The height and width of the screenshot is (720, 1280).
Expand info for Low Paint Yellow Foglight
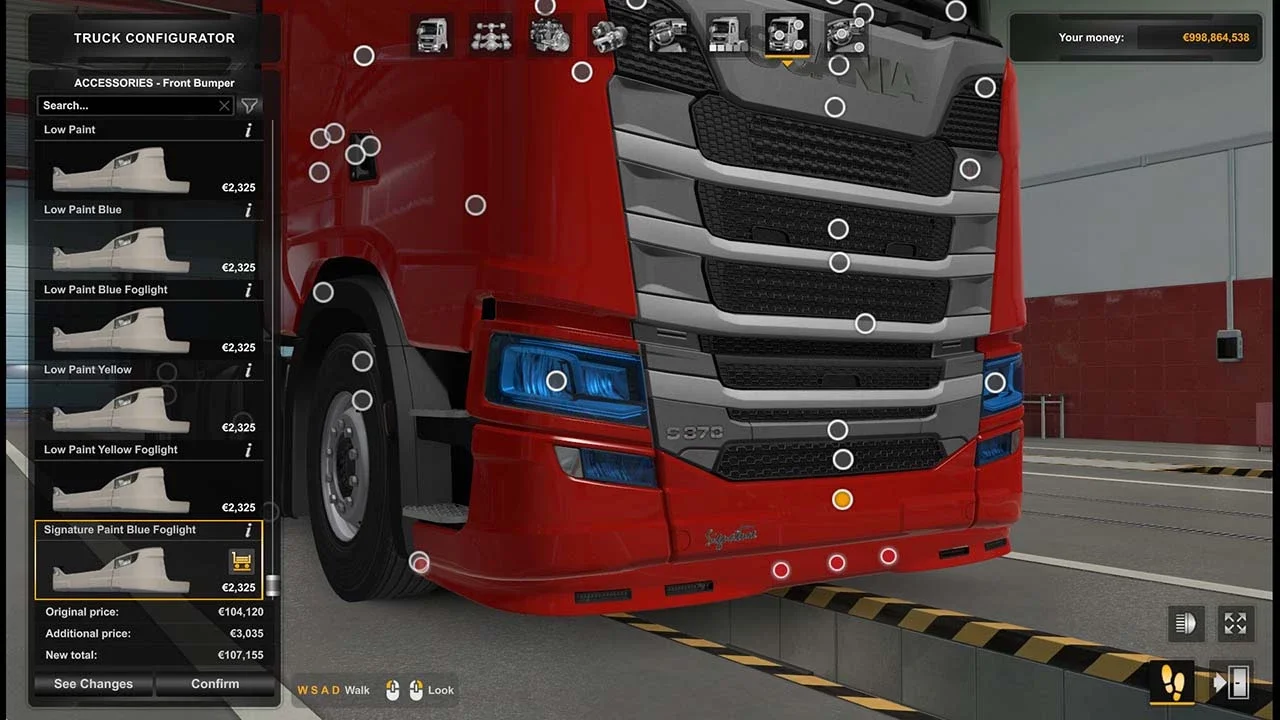[x=248, y=449]
